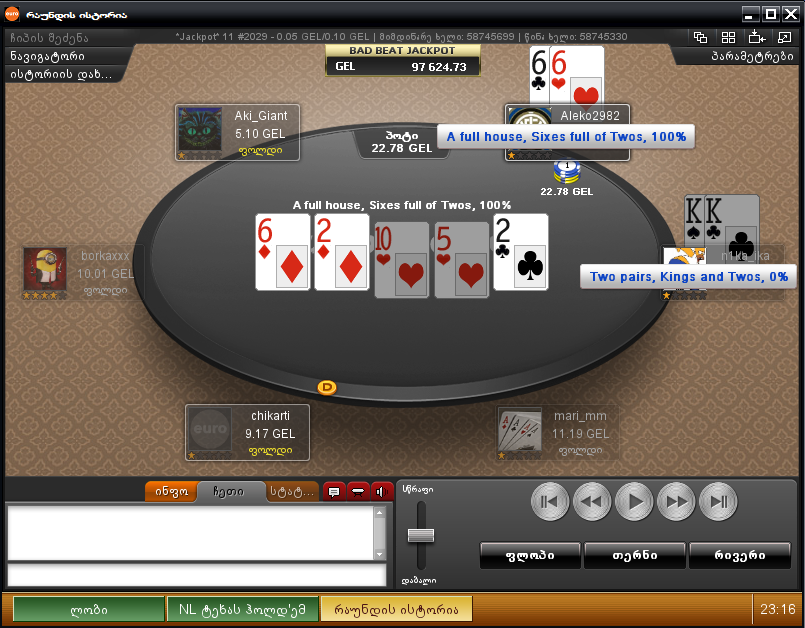
Task: Skip to the end of the replay
Action: tap(718, 501)
